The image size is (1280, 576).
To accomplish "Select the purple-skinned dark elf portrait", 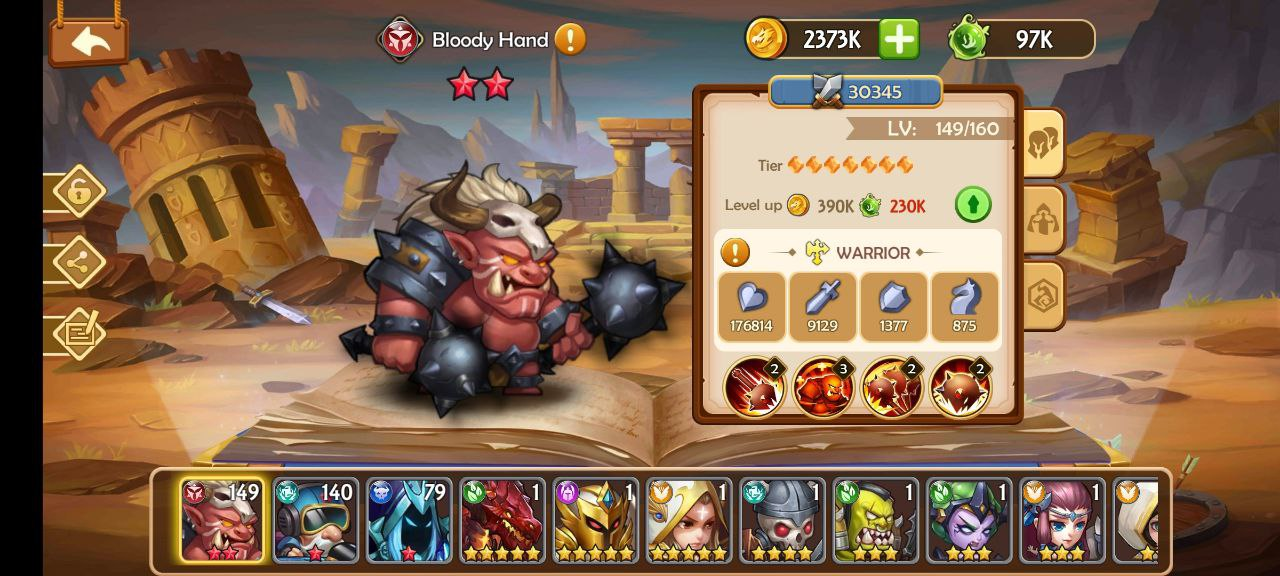I will [969, 521].
